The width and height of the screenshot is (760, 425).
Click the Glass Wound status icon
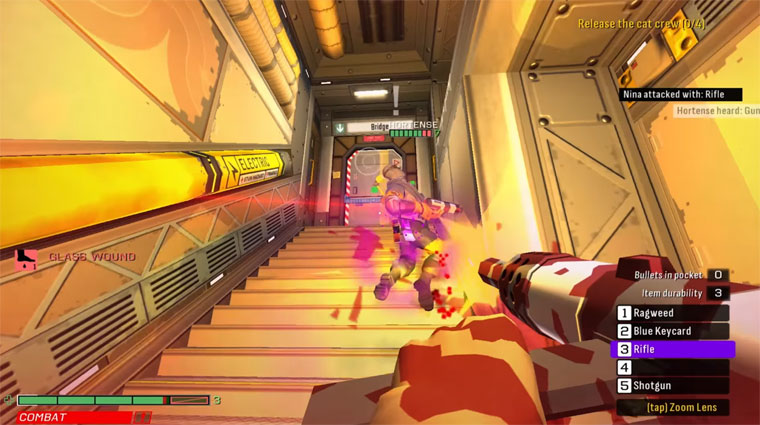pos(25,257)
